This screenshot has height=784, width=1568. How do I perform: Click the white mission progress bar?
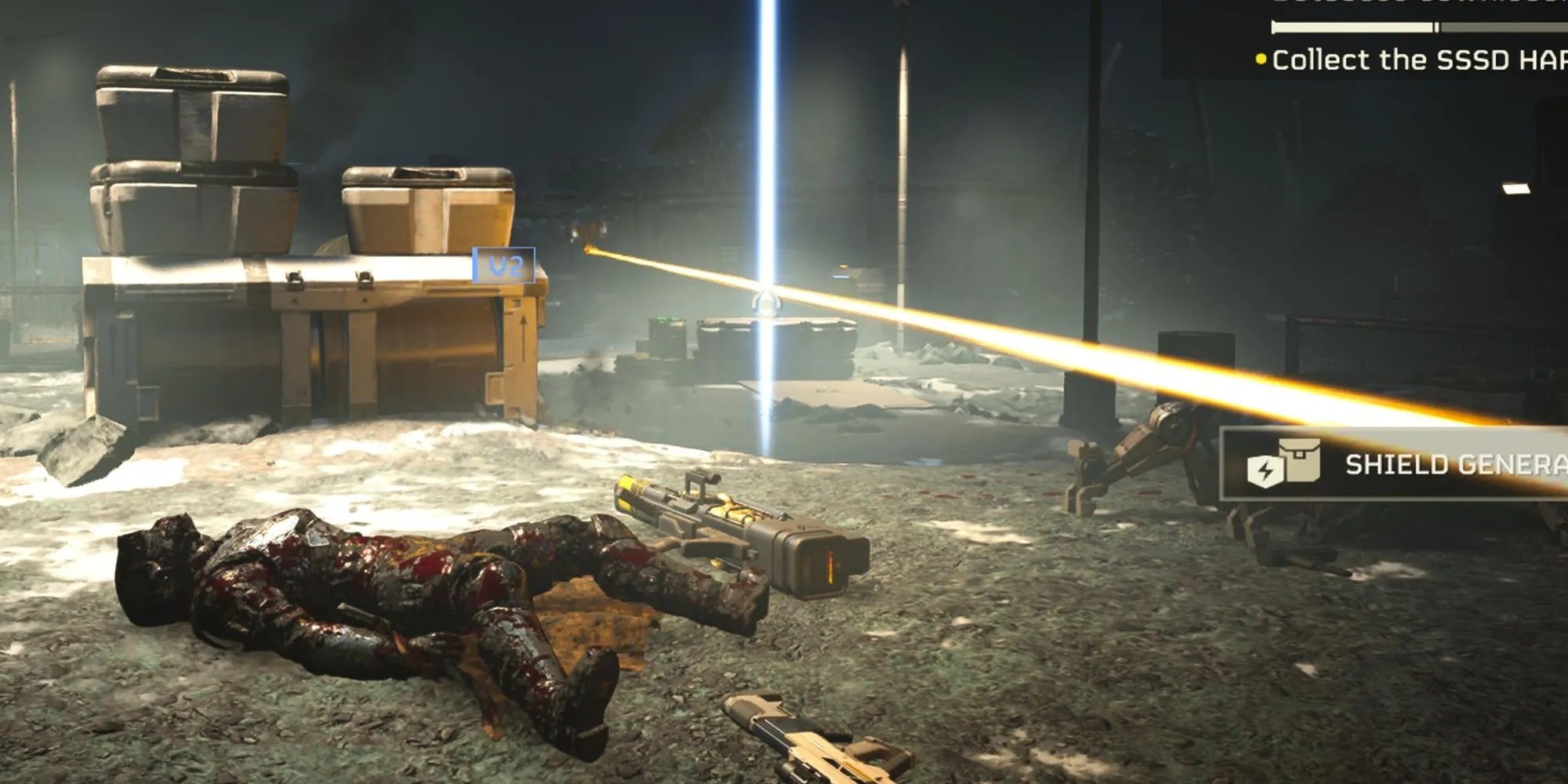coord(1352,27)
